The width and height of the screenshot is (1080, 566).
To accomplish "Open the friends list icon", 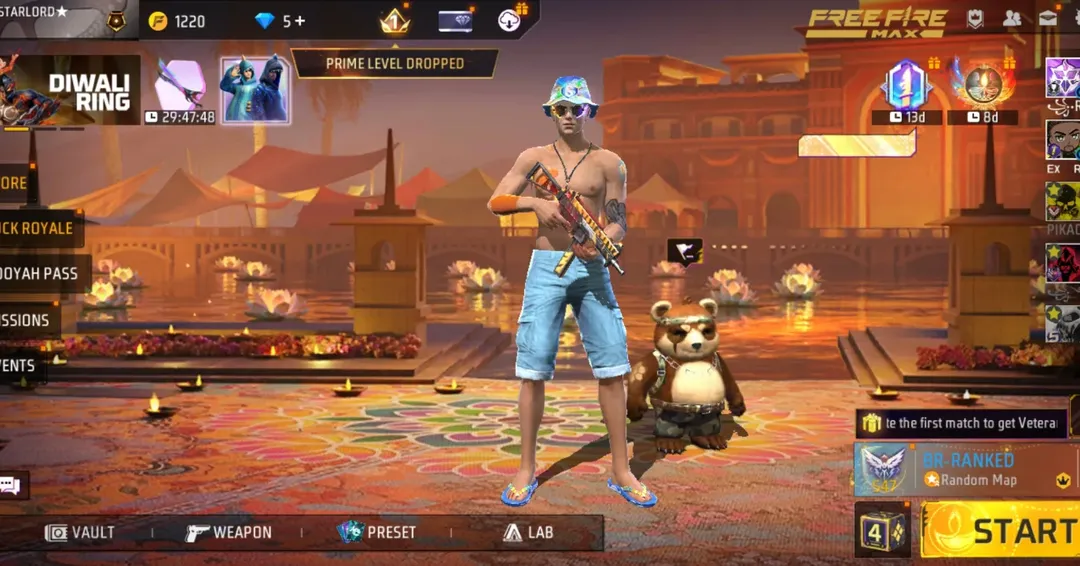I will tap(1012, 18).
